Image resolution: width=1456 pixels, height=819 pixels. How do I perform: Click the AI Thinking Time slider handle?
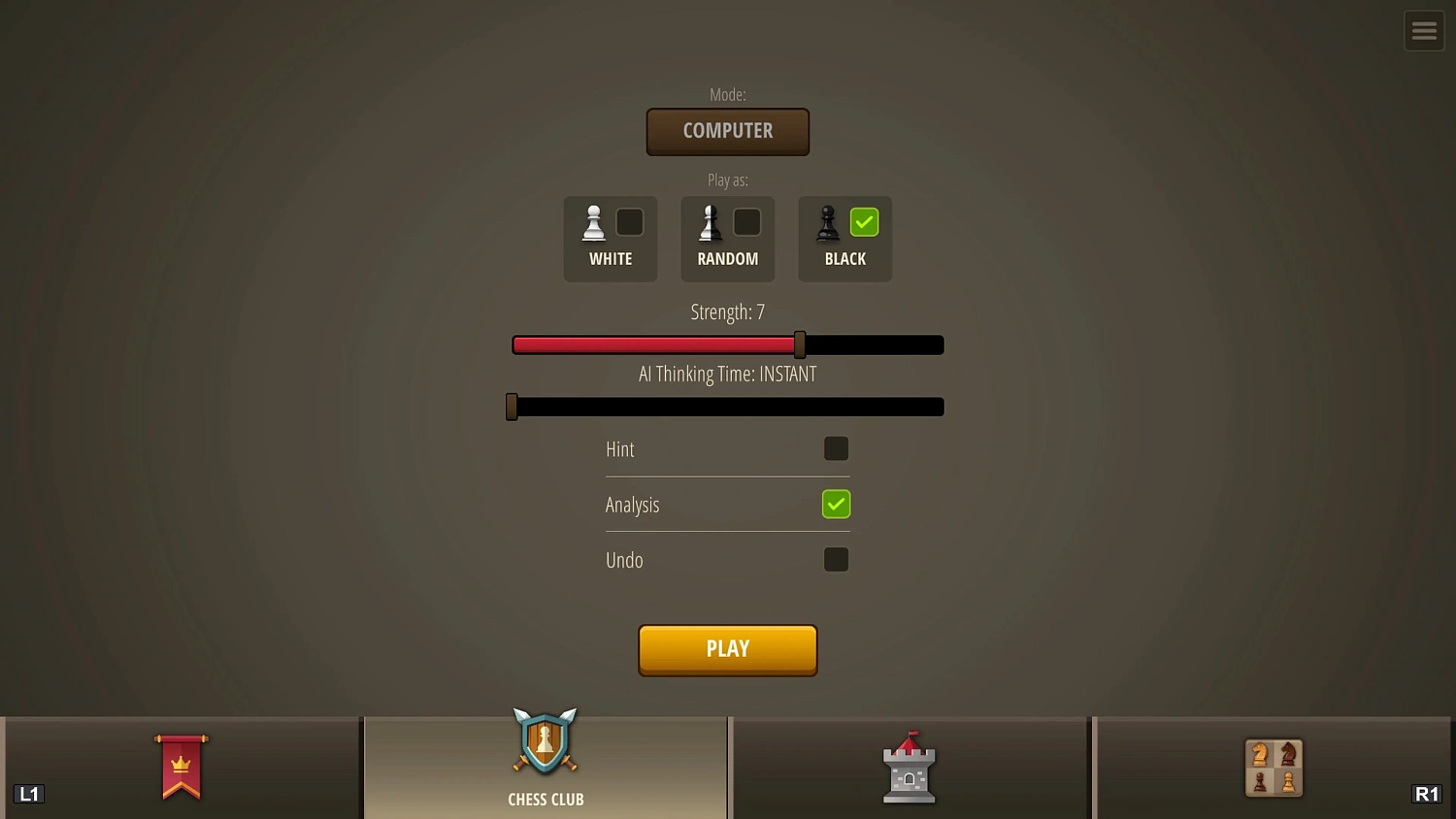tap(512, 406)
